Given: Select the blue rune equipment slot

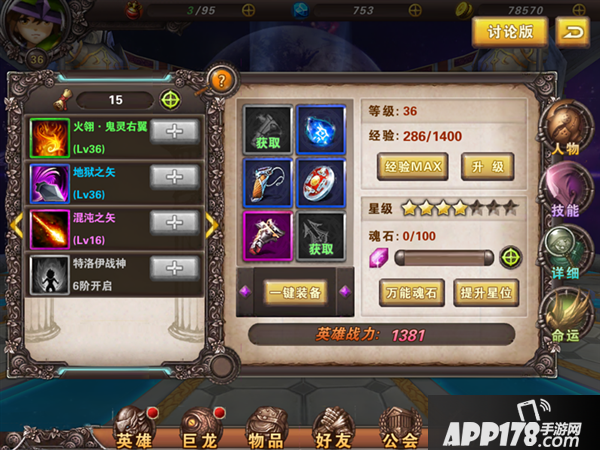Looking at the screenshot, I should tap(320, 130).
